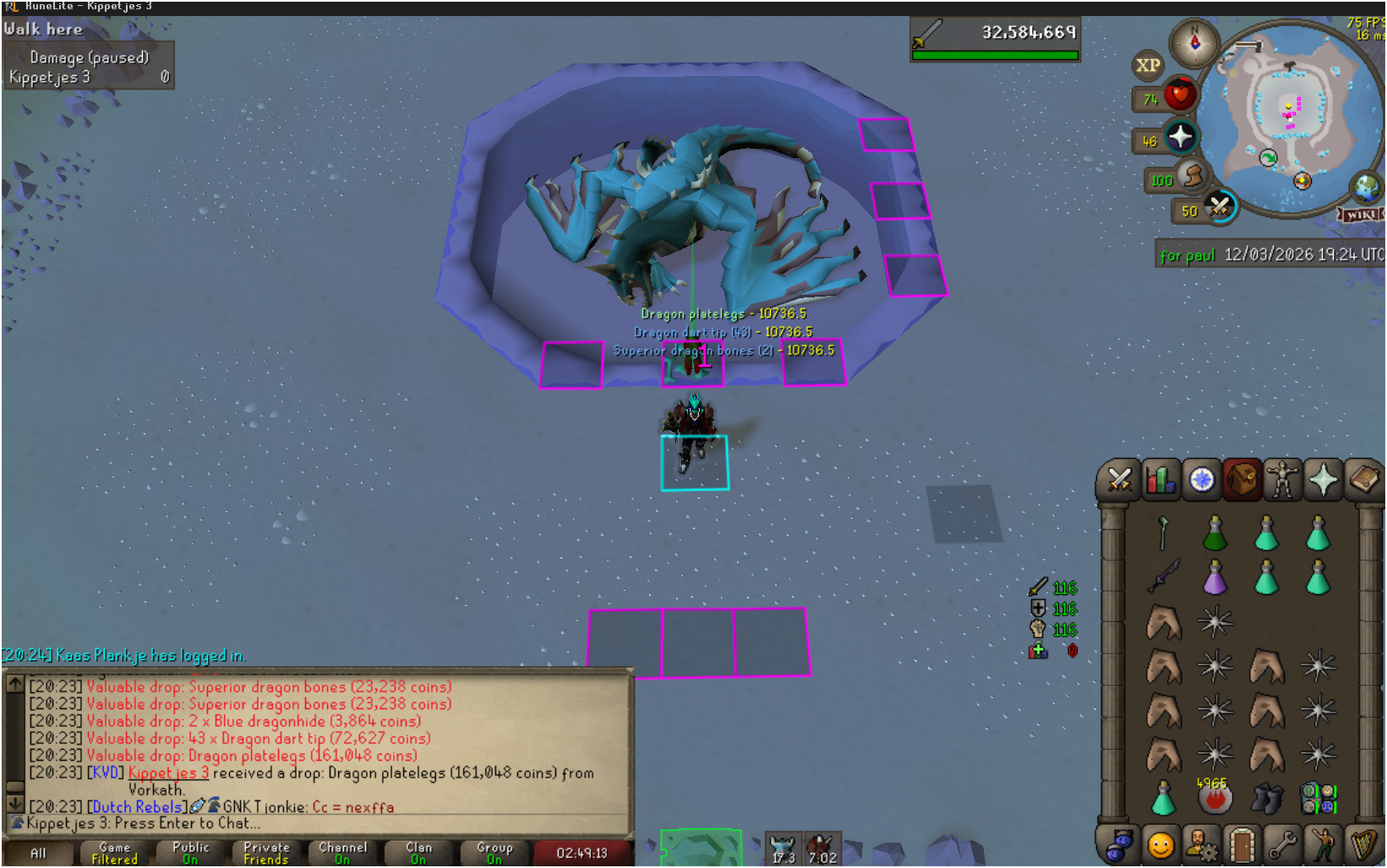1387x868 pixels.
Task: Toggle run with the boot orb
Action: [1193, 177]
